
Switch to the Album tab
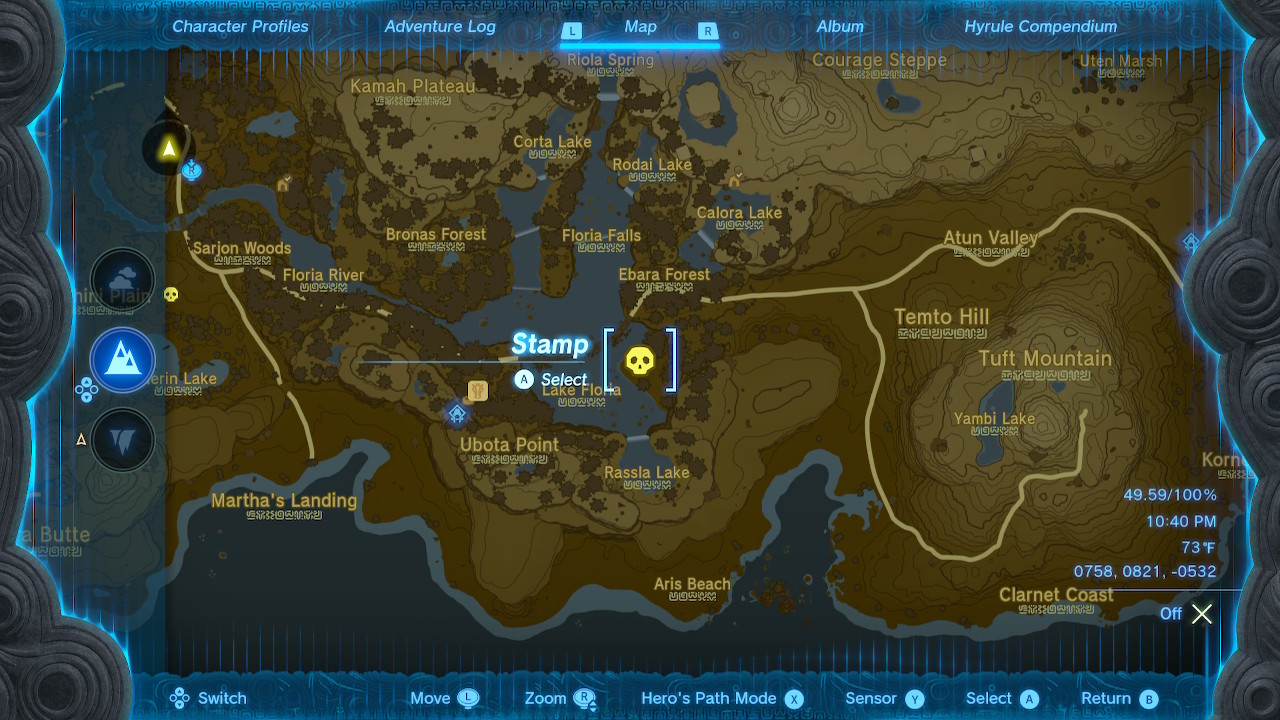[839, 26]
